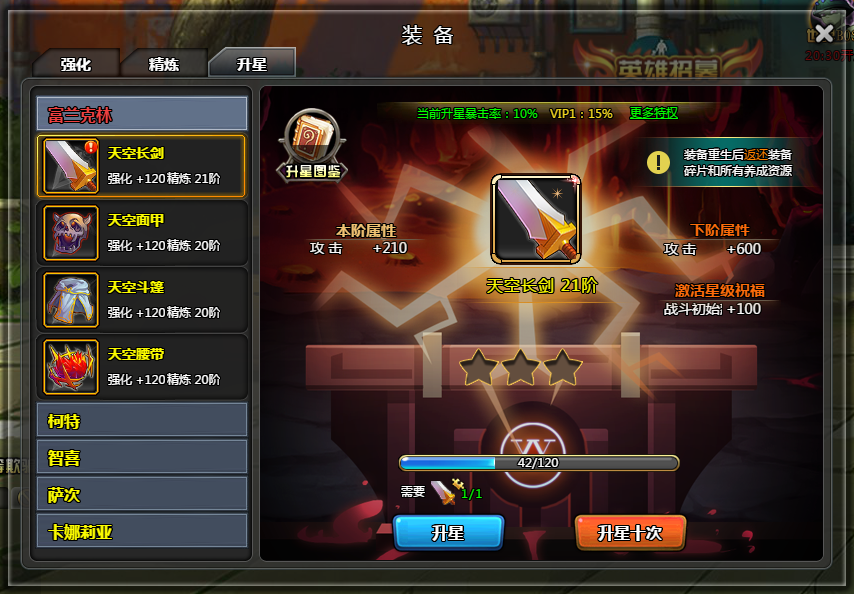This screenshot has height=594, width=854.
Task: Pick the 天空腰带 equipment row
Action: pos(141,366)
